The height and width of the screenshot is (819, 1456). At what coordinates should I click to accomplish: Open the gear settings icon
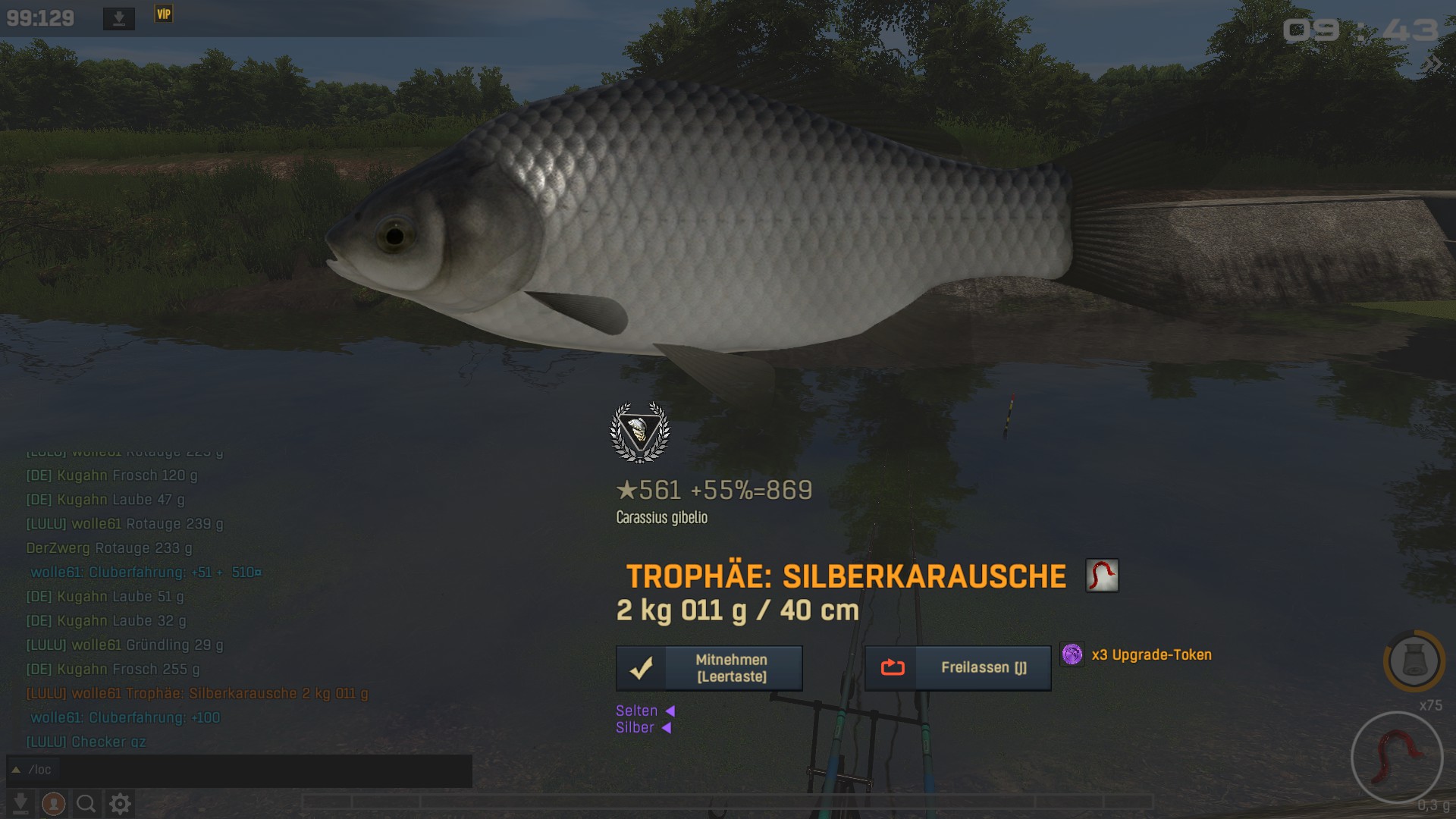[121, 803]
